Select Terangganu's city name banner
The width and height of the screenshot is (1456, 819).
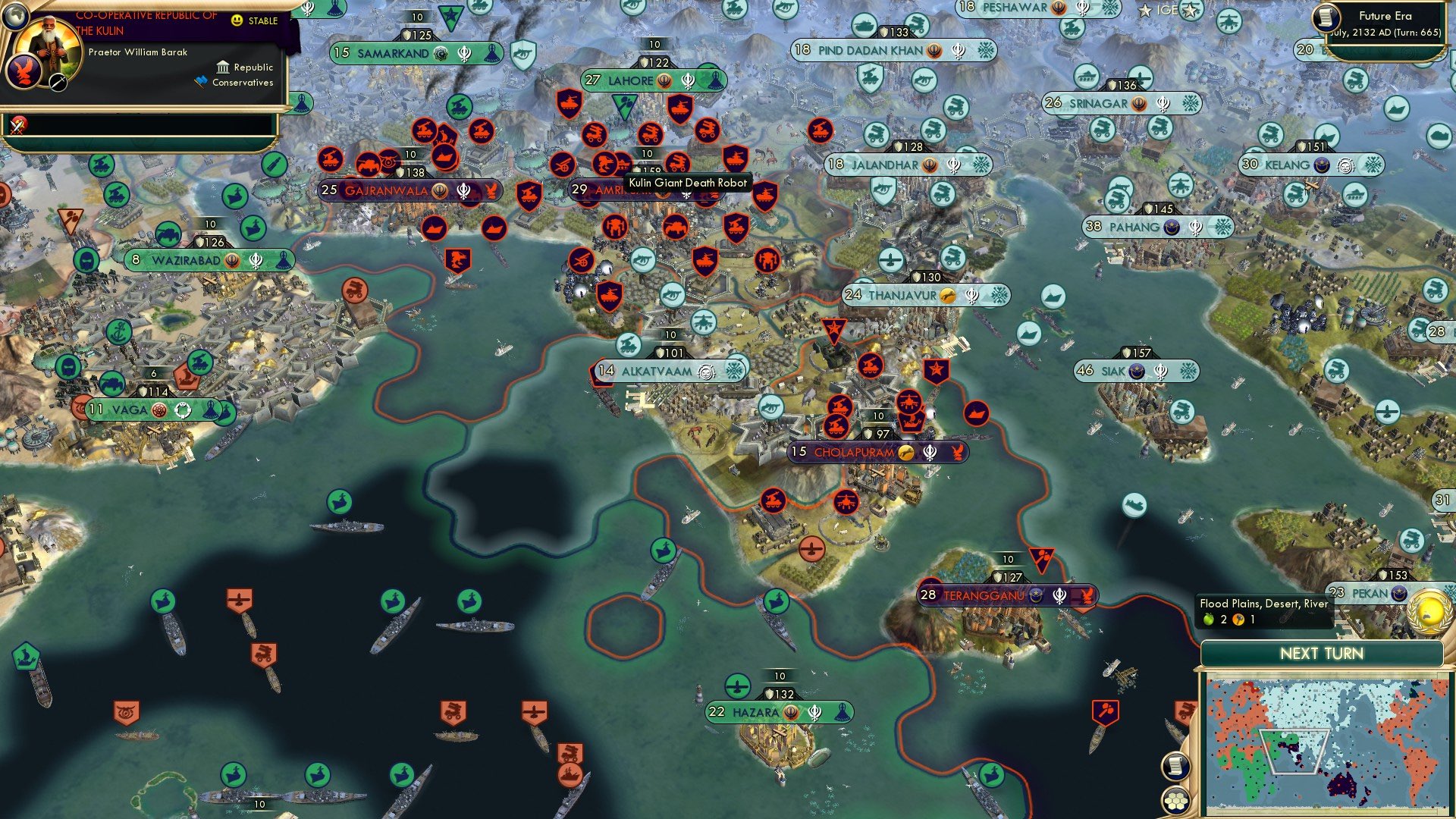pyautogui.click(x=986, y=595)
